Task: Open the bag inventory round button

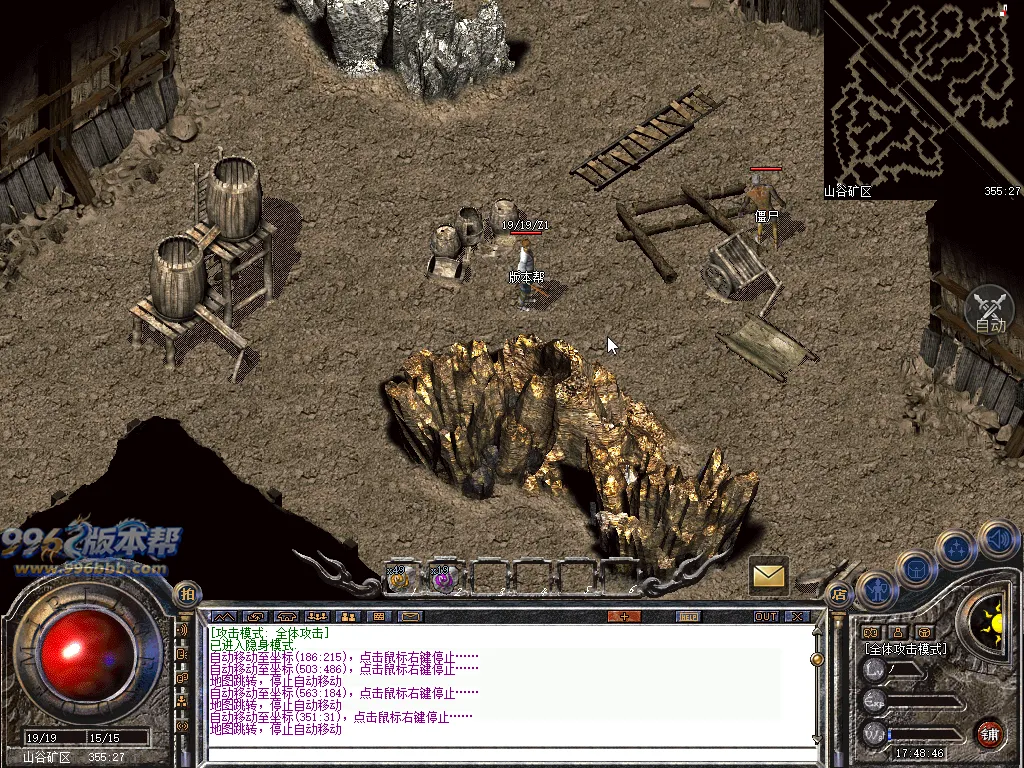Action: click(x=916, y=568)
